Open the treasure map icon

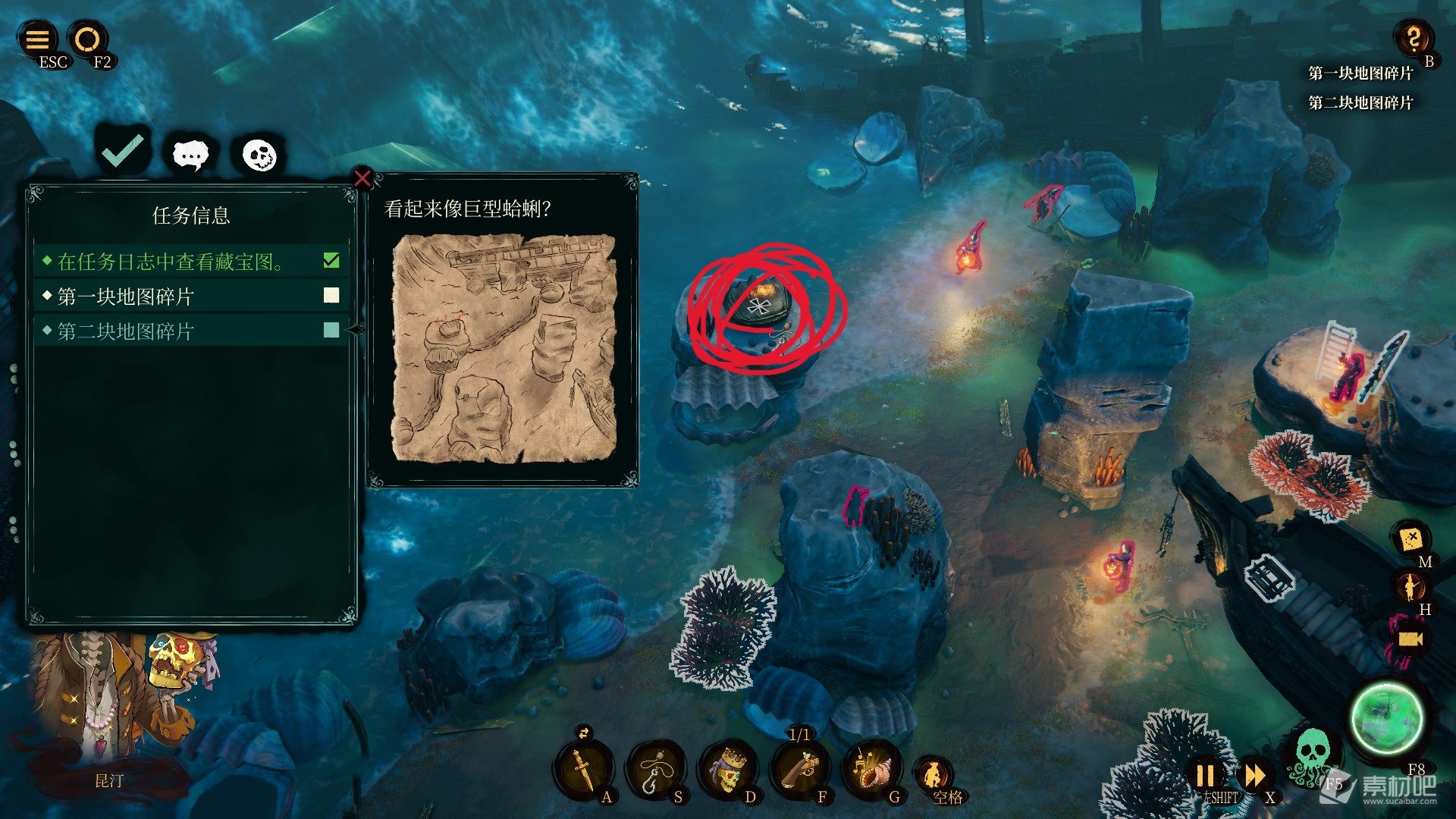(1411, 538)
